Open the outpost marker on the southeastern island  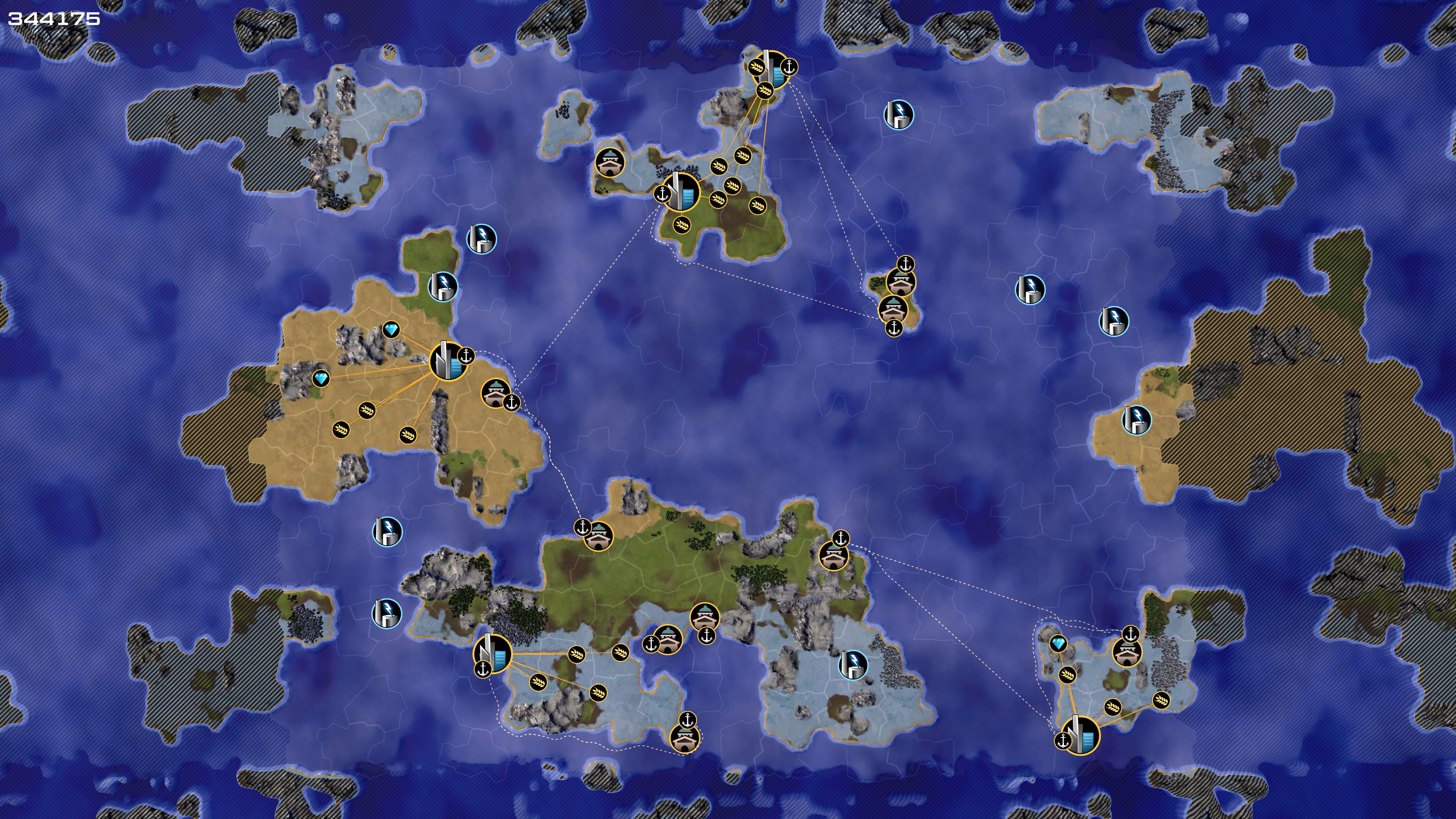[1127, 652]
